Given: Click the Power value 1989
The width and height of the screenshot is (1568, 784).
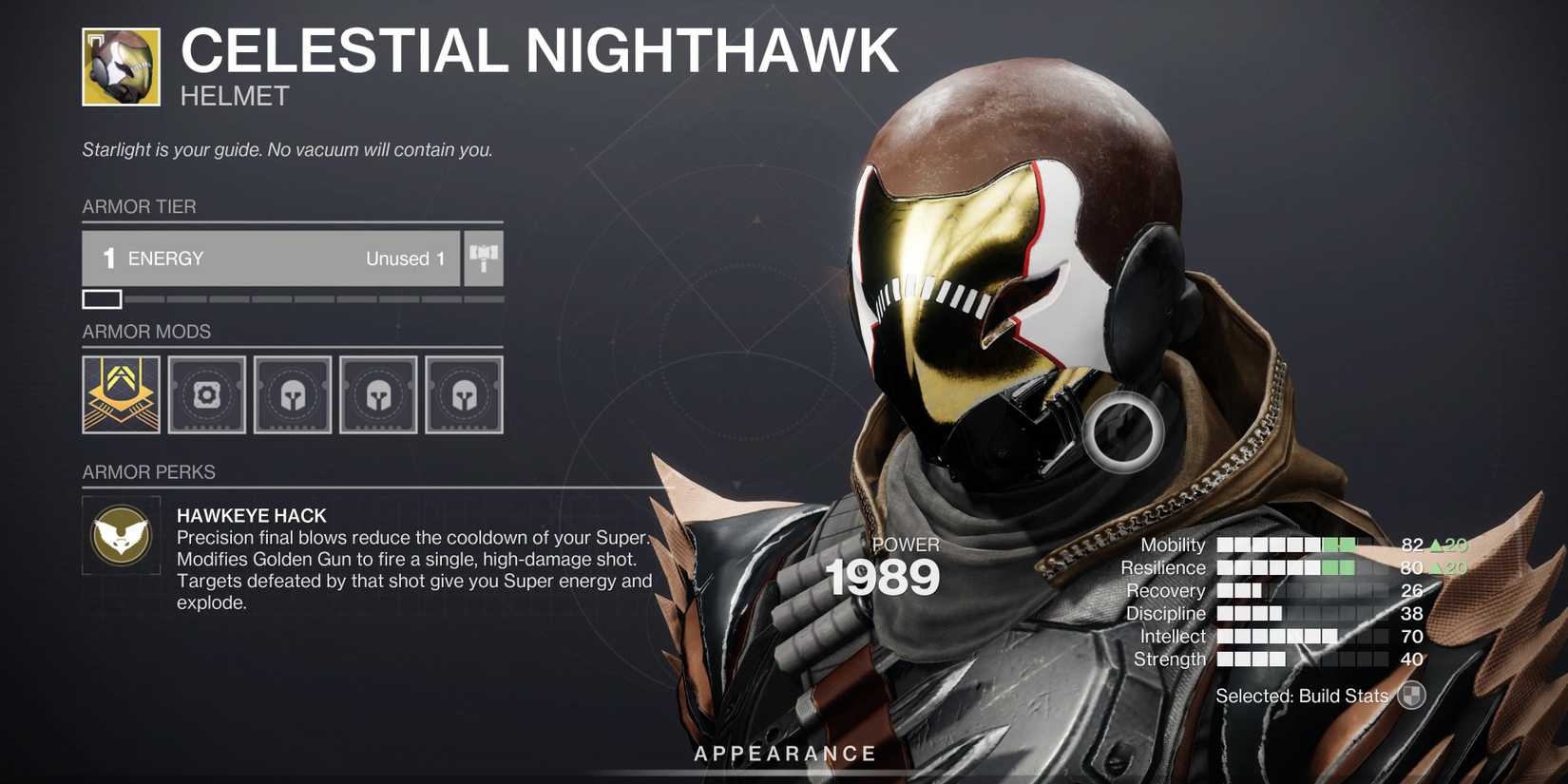Looking at the screenshot, I should click(883, 576).
